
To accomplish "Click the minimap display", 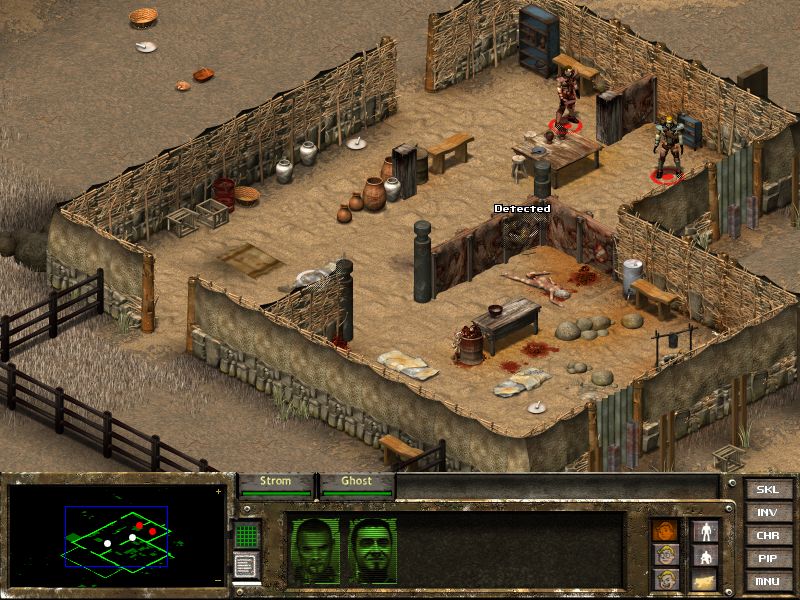I will [x=115, y=535].
